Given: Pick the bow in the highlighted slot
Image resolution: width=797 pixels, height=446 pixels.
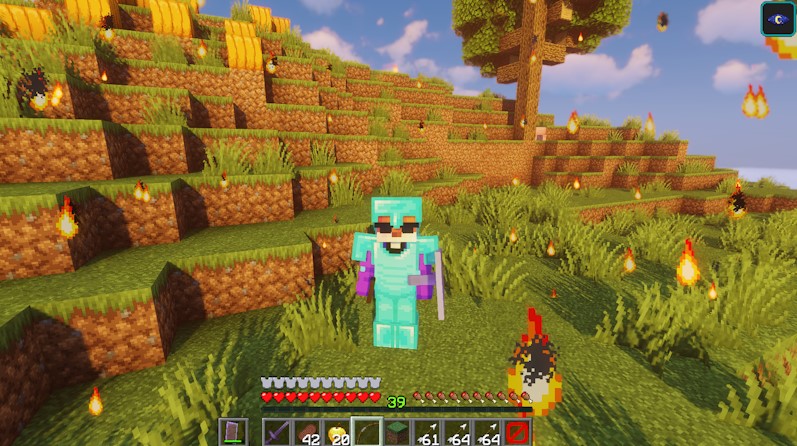Looking at the screenshot, I should pos(367,432).
